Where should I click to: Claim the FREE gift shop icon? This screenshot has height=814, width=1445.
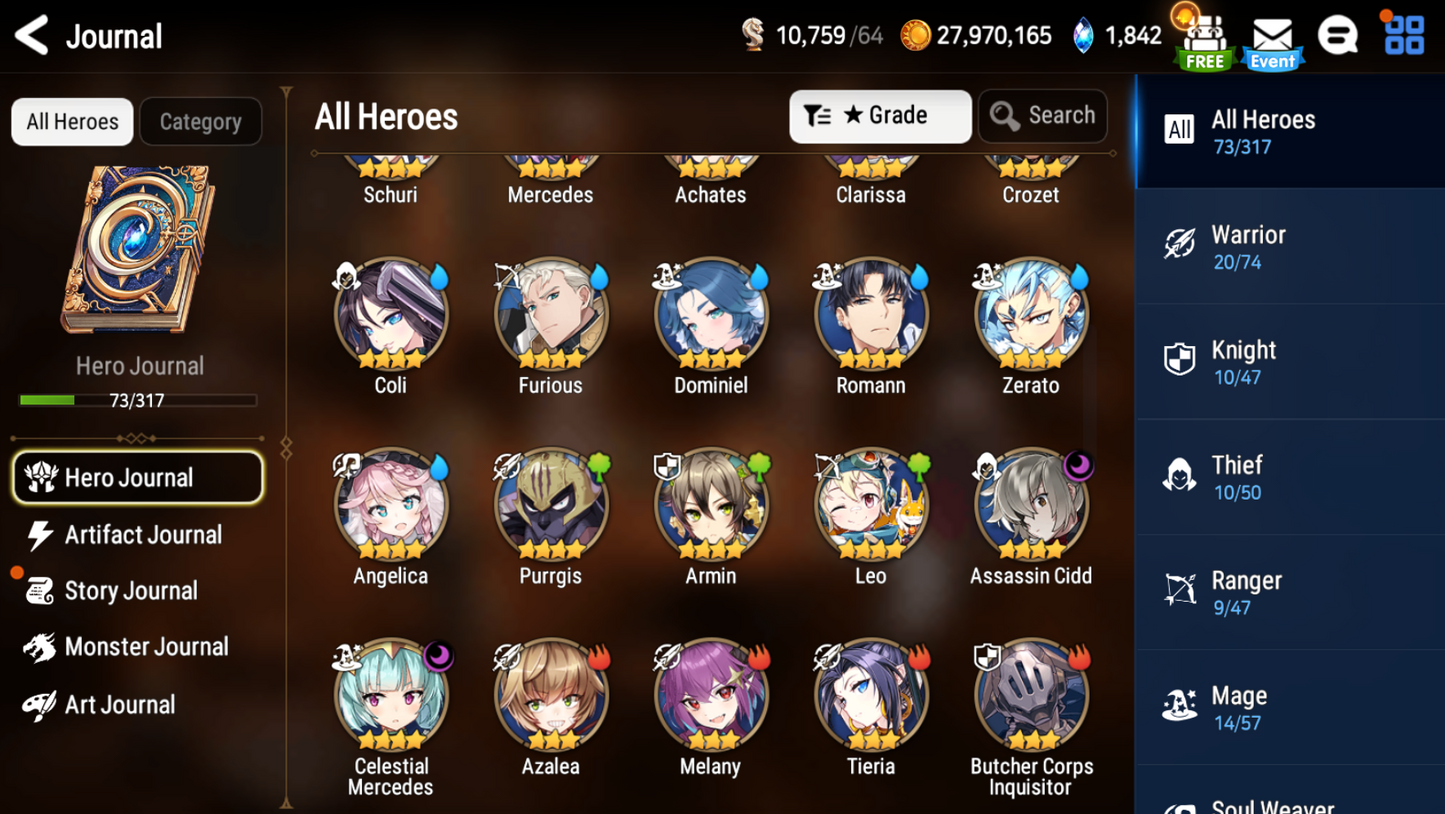click(x=1204, y=42)
